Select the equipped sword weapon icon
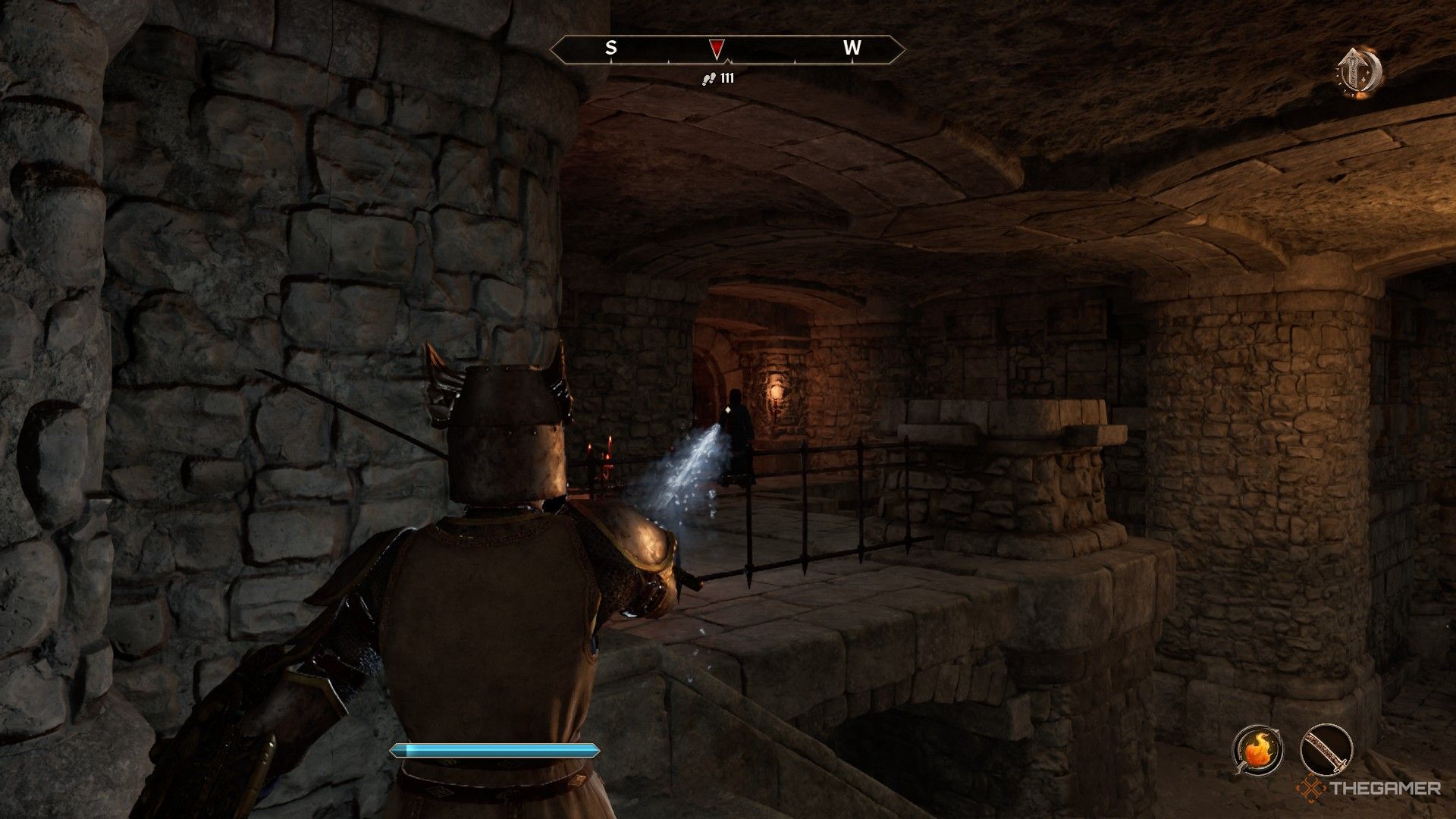 click(1326, 751)
